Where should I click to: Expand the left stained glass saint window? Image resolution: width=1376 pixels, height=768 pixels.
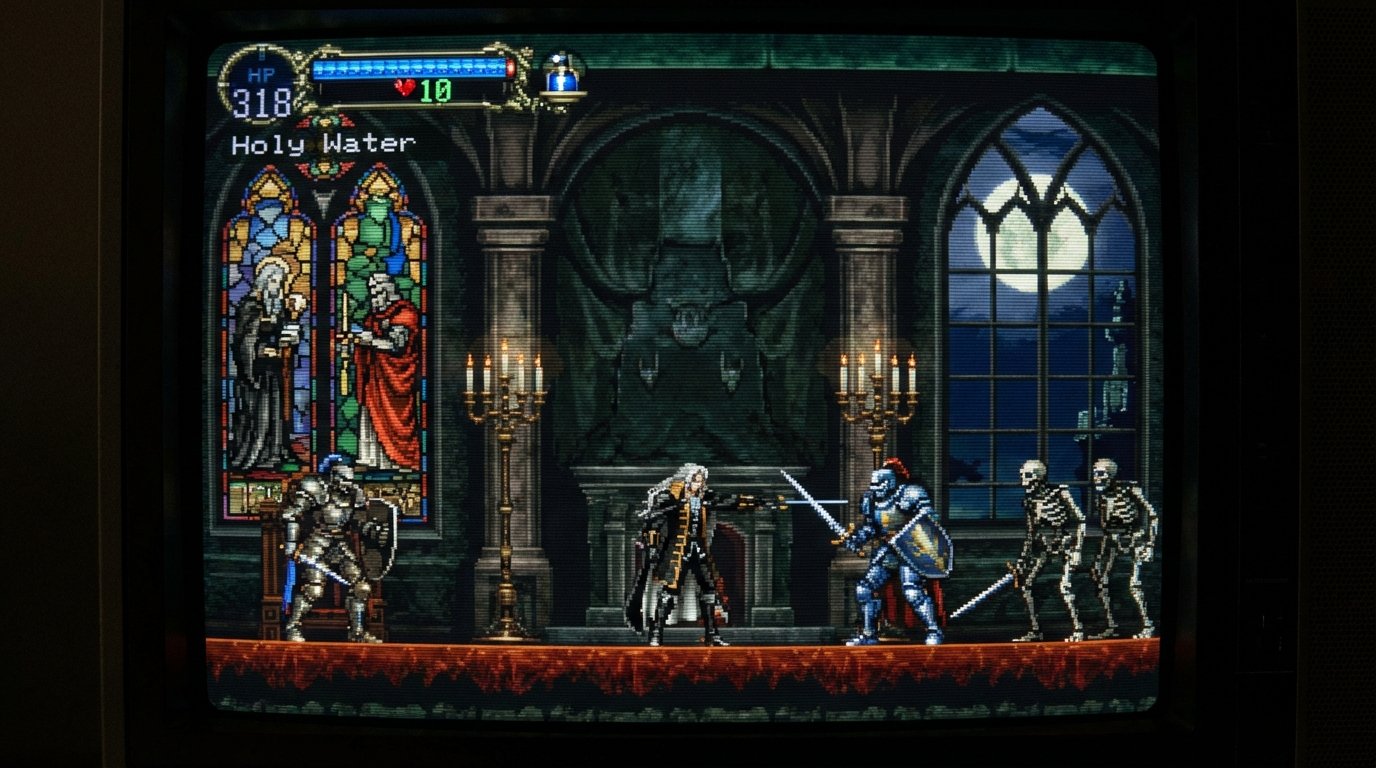270,300
